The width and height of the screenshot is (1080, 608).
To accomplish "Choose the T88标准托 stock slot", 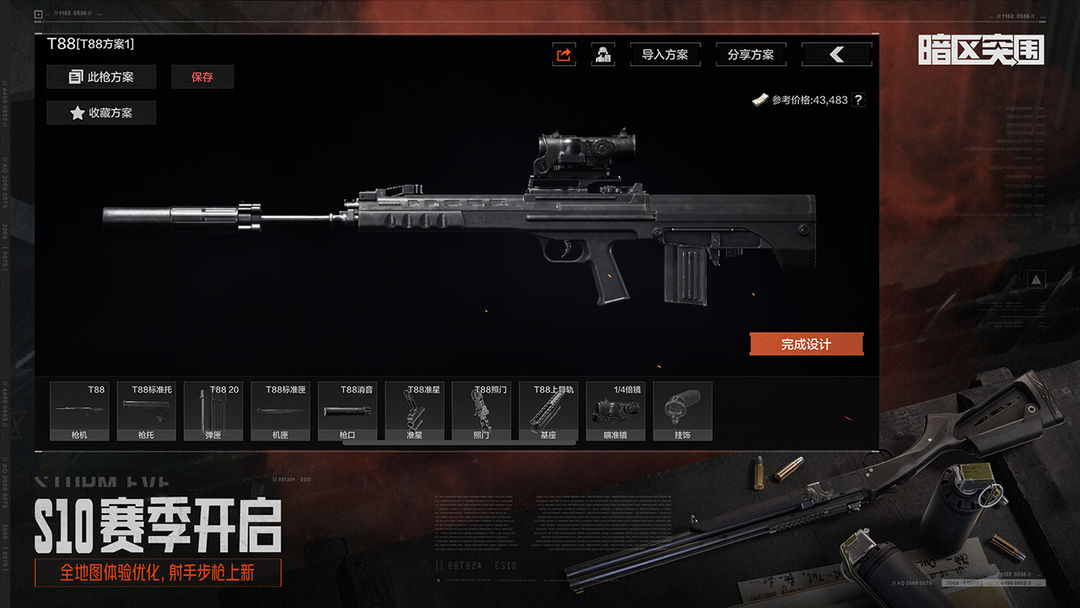I will tap(146, 411).
